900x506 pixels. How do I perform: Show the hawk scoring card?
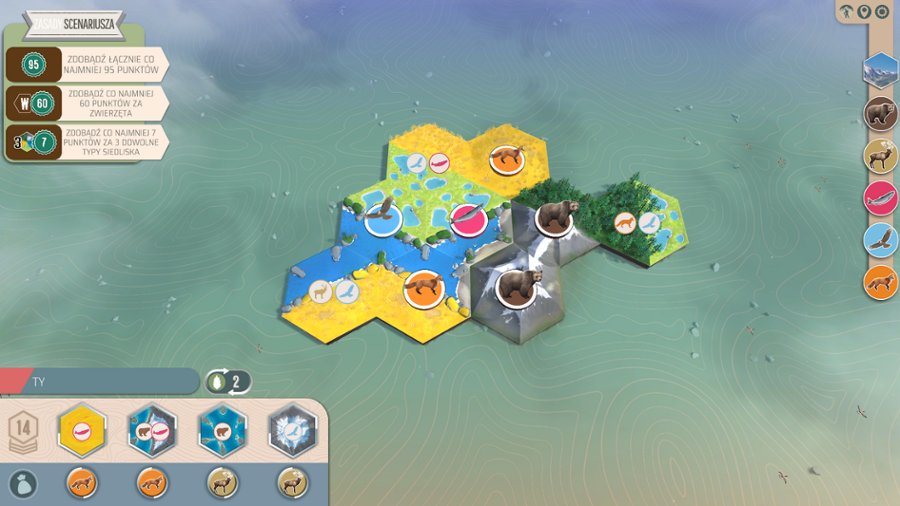(881, 240)
